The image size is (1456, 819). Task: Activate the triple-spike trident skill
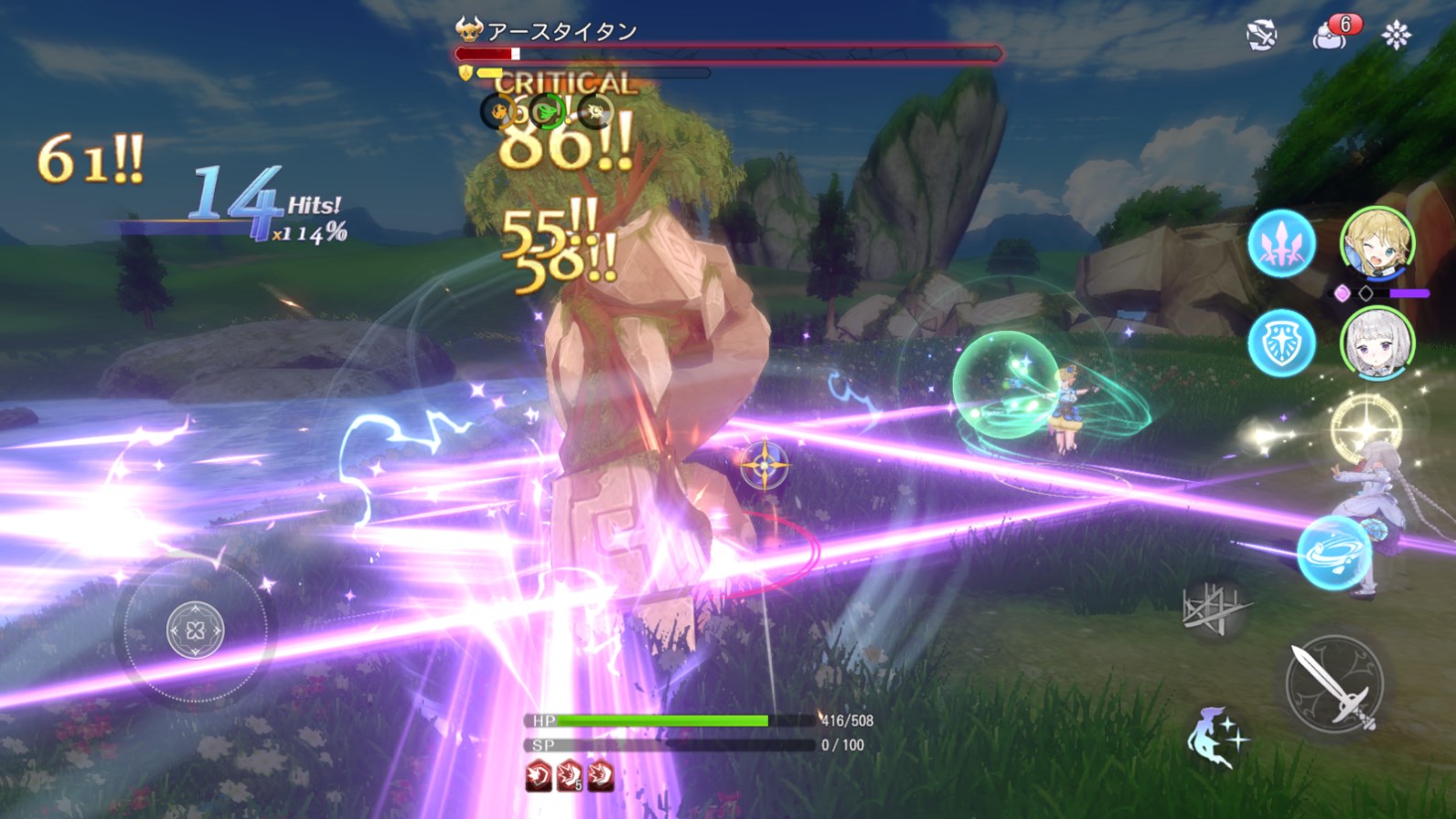click(1281, 243)
